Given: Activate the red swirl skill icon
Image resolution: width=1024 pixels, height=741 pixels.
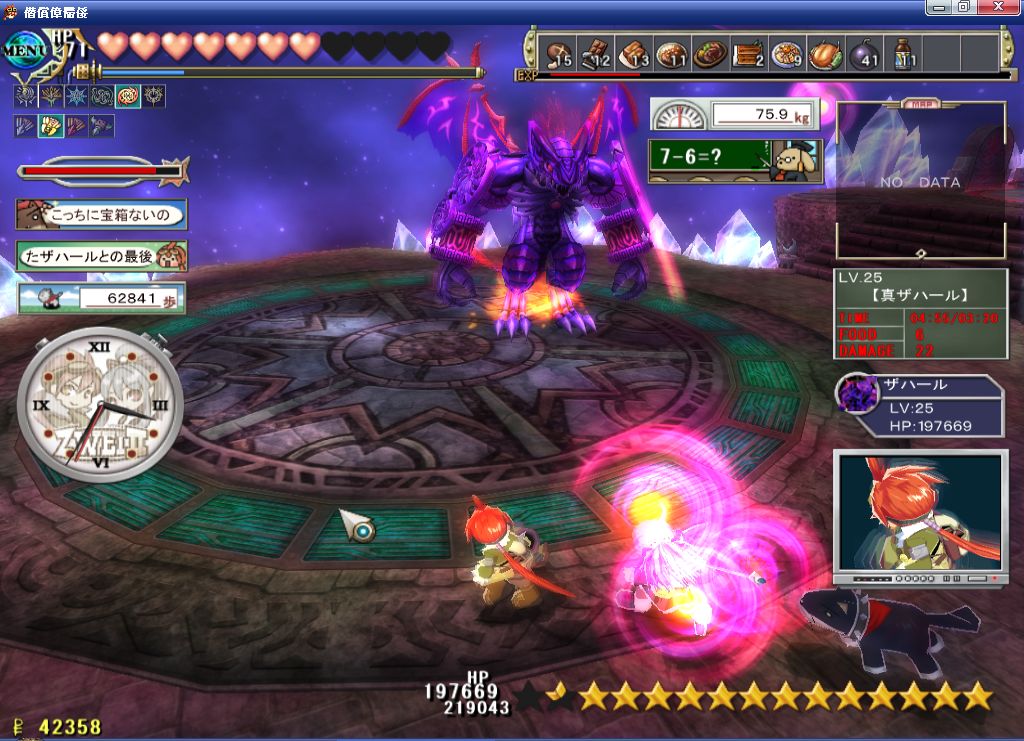Looking at the screenshot, I should (x=128, y=97).
